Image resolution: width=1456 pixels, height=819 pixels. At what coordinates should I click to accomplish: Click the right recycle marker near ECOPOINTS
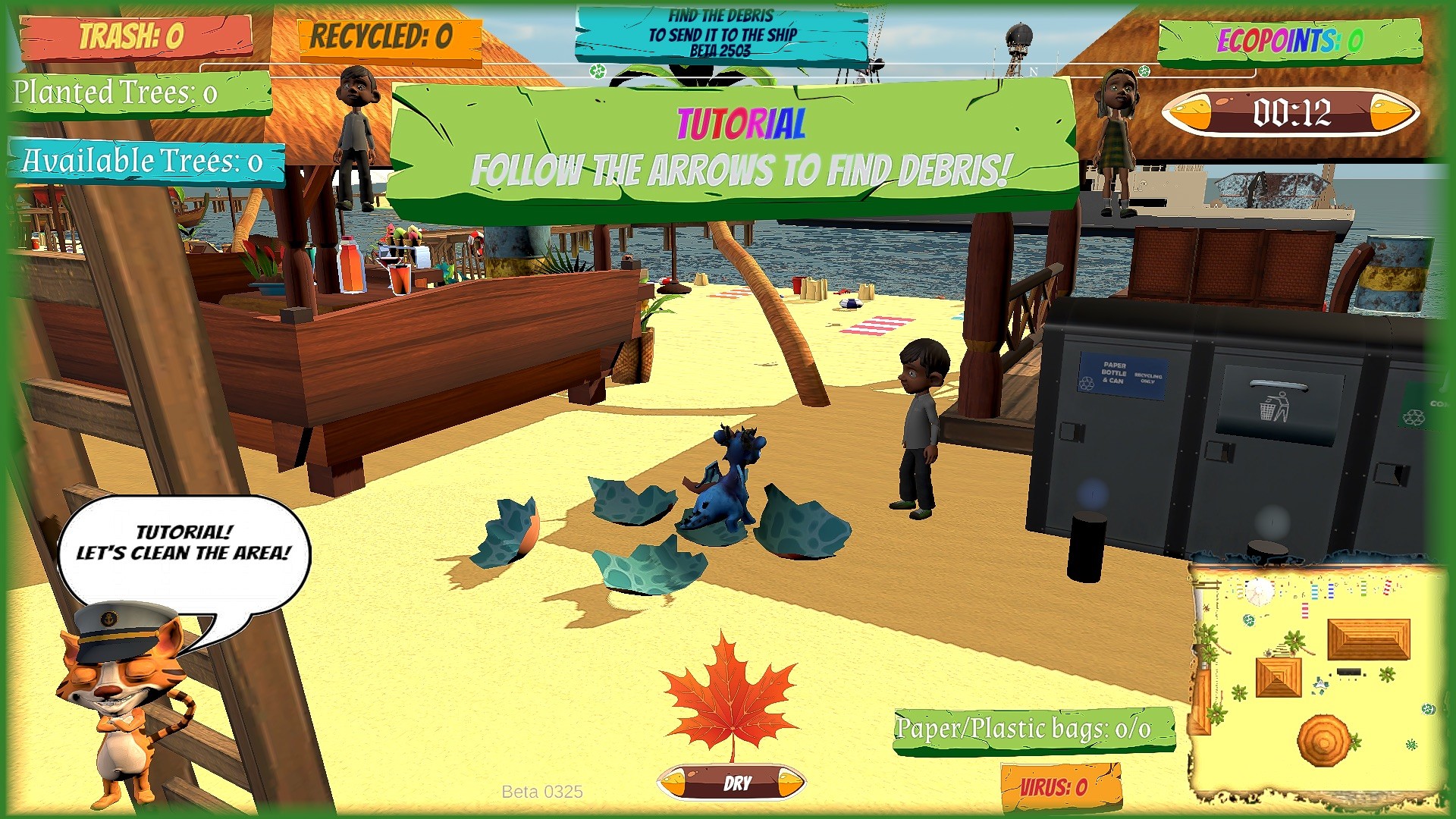tap(1144, 72)
